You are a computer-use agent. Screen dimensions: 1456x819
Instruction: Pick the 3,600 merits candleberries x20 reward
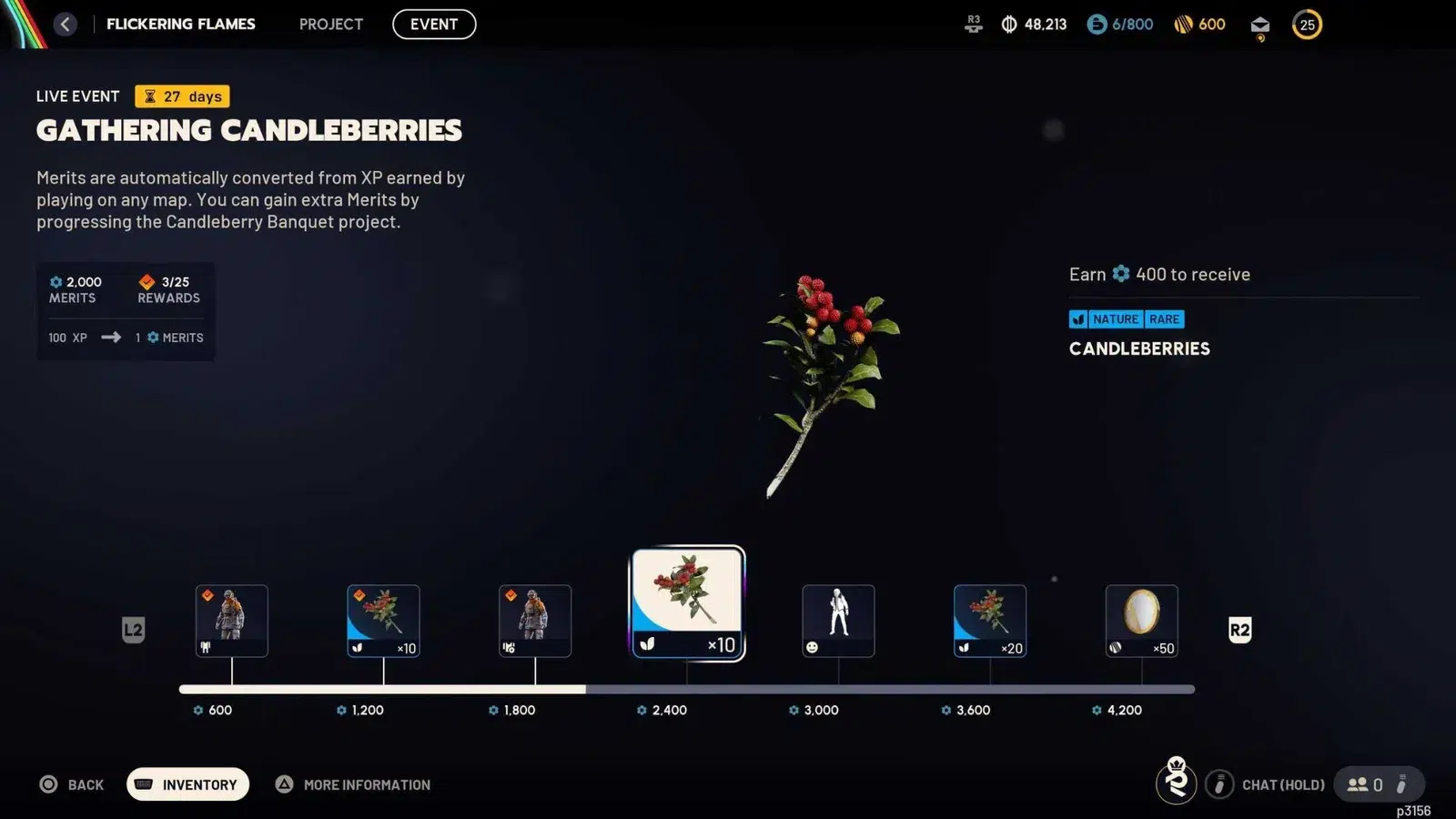coord(990,621)
